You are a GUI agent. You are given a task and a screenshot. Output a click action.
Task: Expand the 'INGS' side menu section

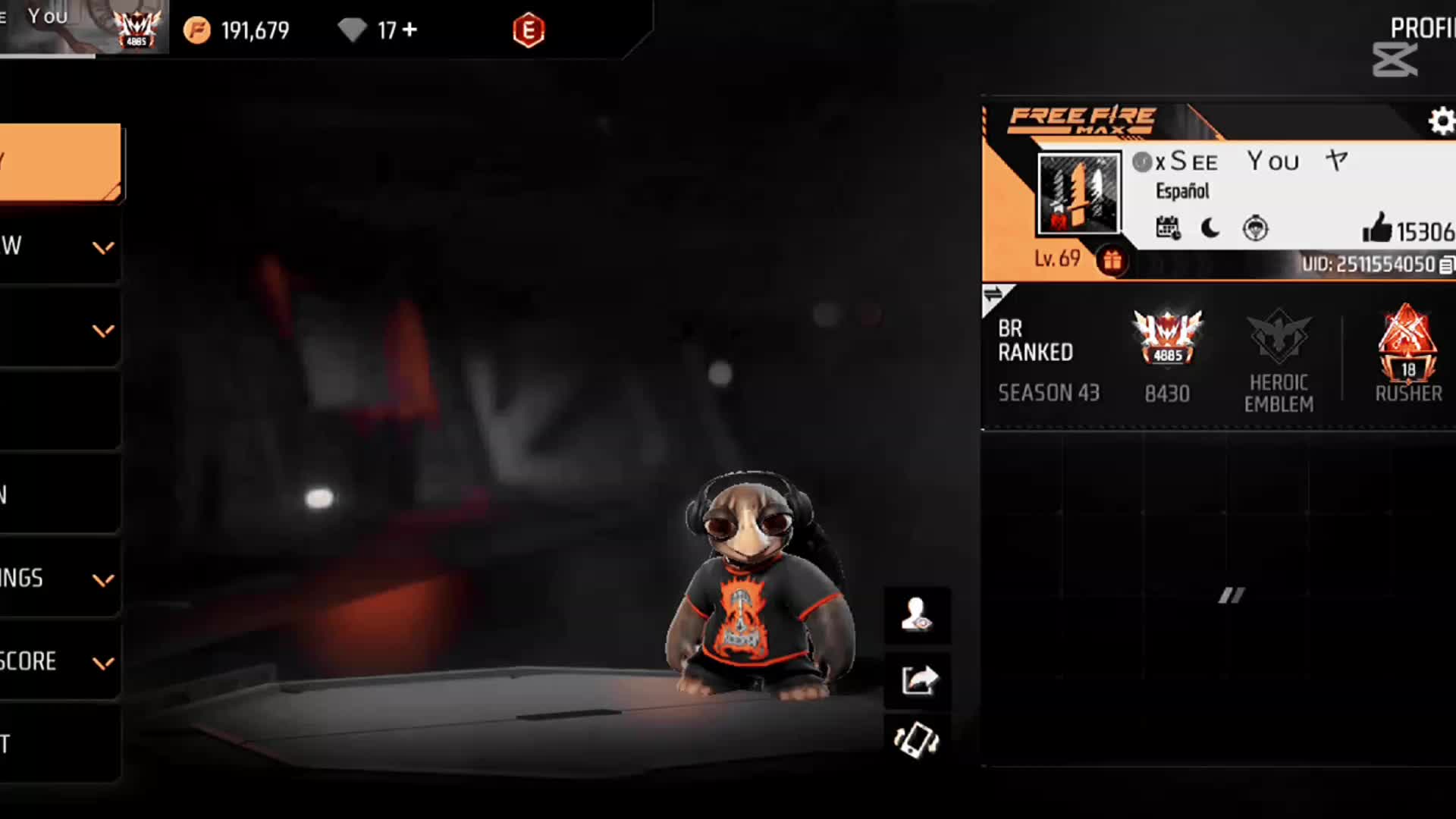click(x=103, y=580)
